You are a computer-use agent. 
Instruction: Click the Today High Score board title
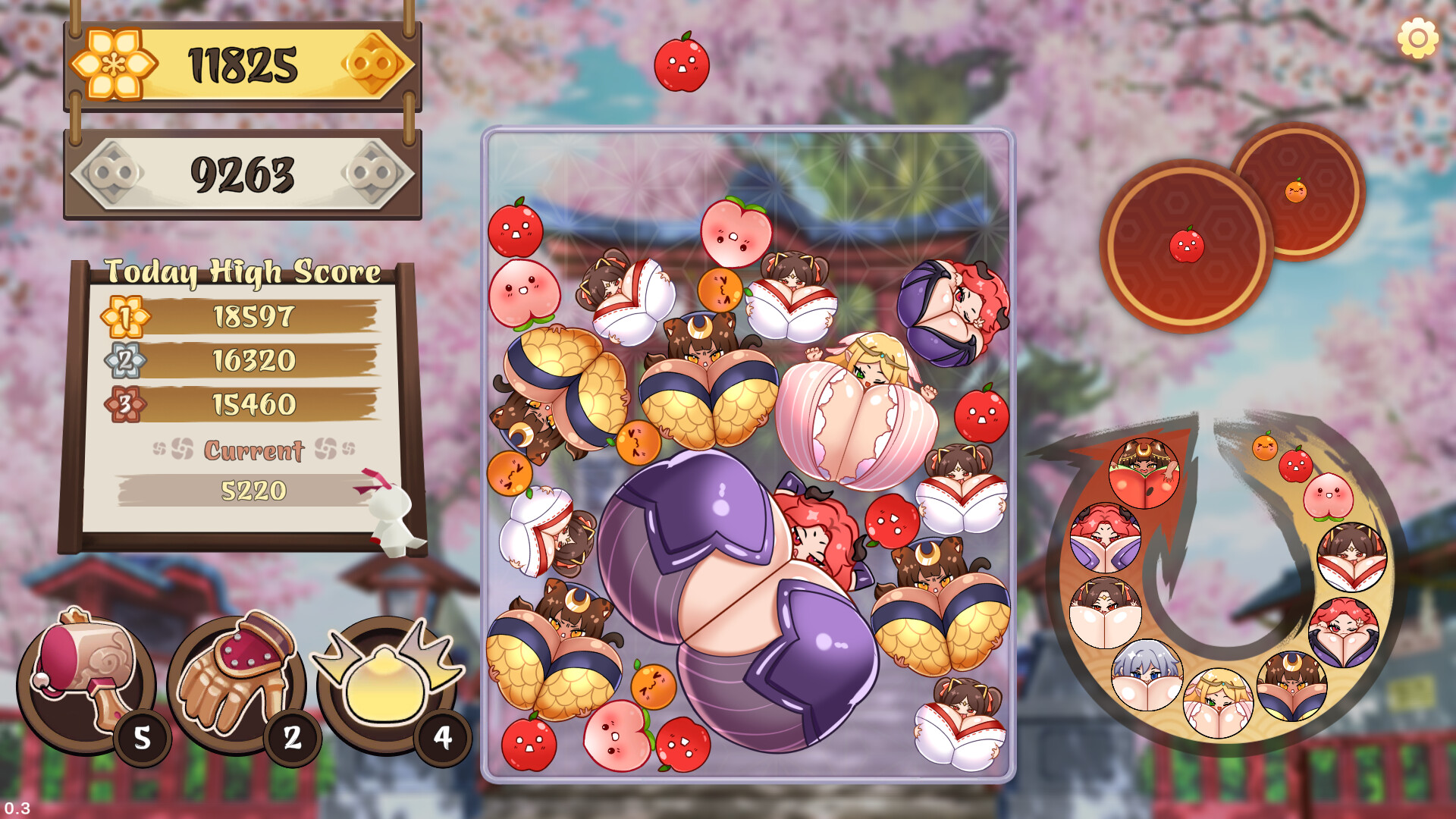tap(244, 272)
